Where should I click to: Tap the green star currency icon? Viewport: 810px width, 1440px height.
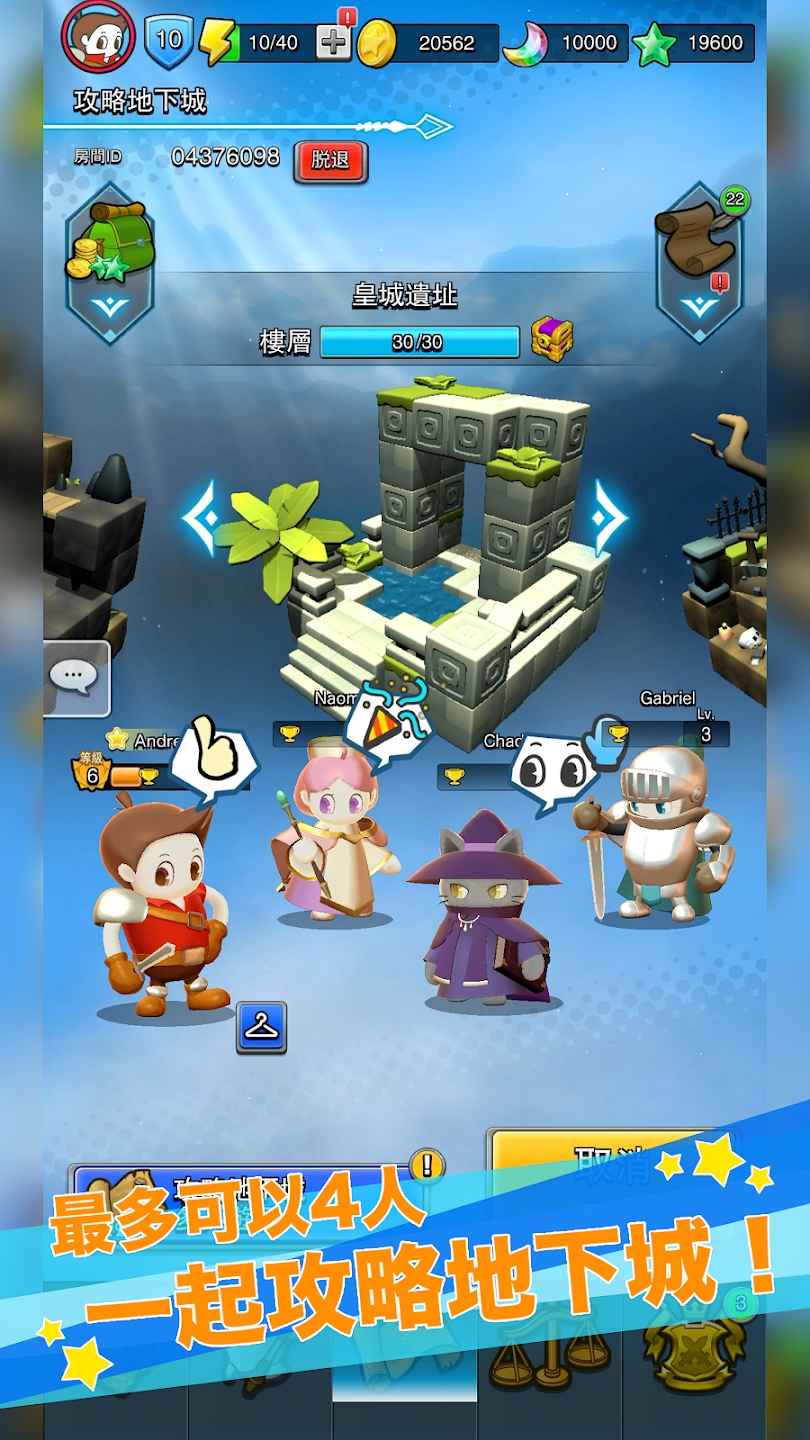[654, 44]
